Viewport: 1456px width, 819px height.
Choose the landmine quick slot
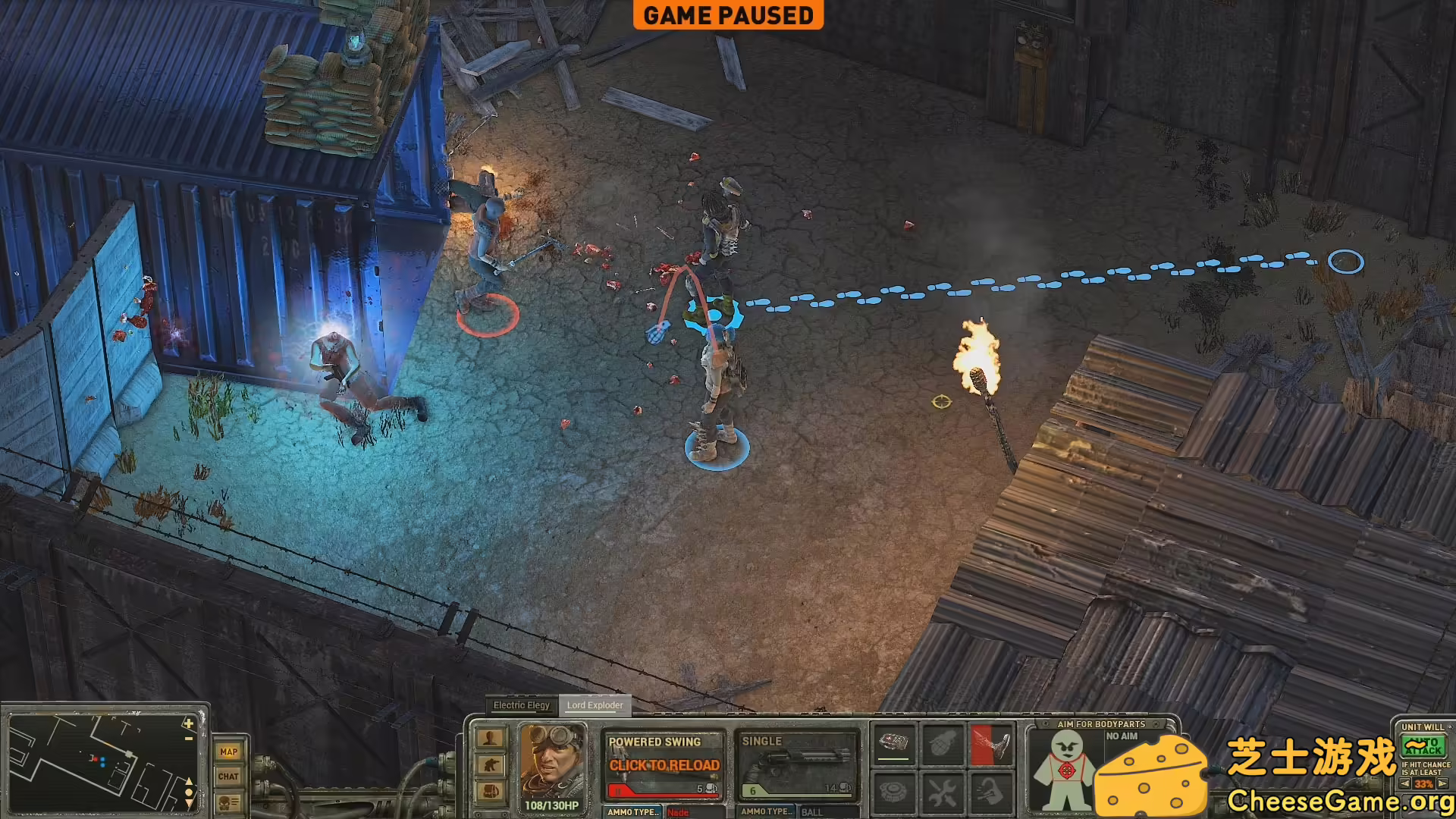[894, 793]
